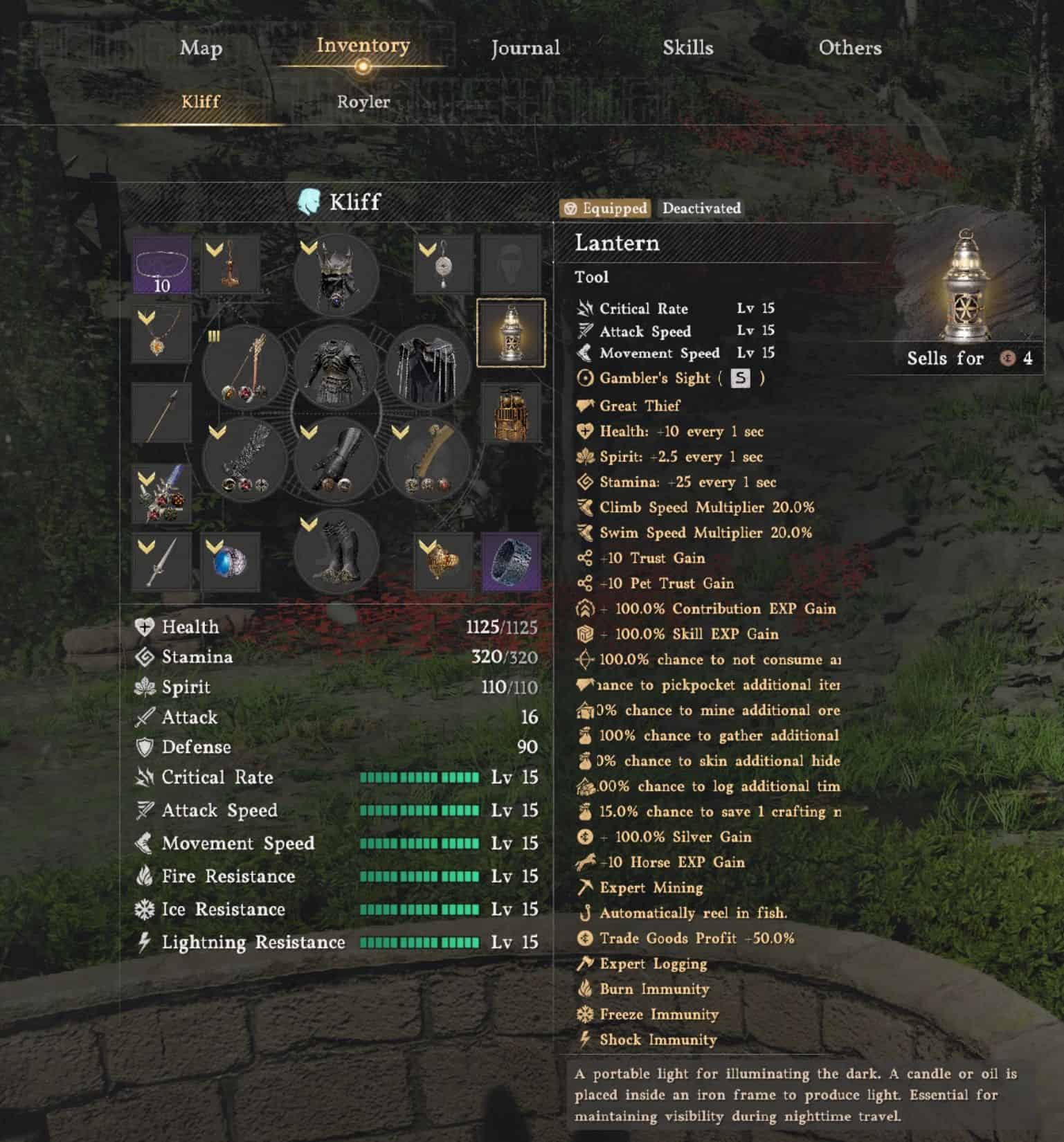
Task: Select the blue gem ring slot
Action: click(x=230, y=561)
